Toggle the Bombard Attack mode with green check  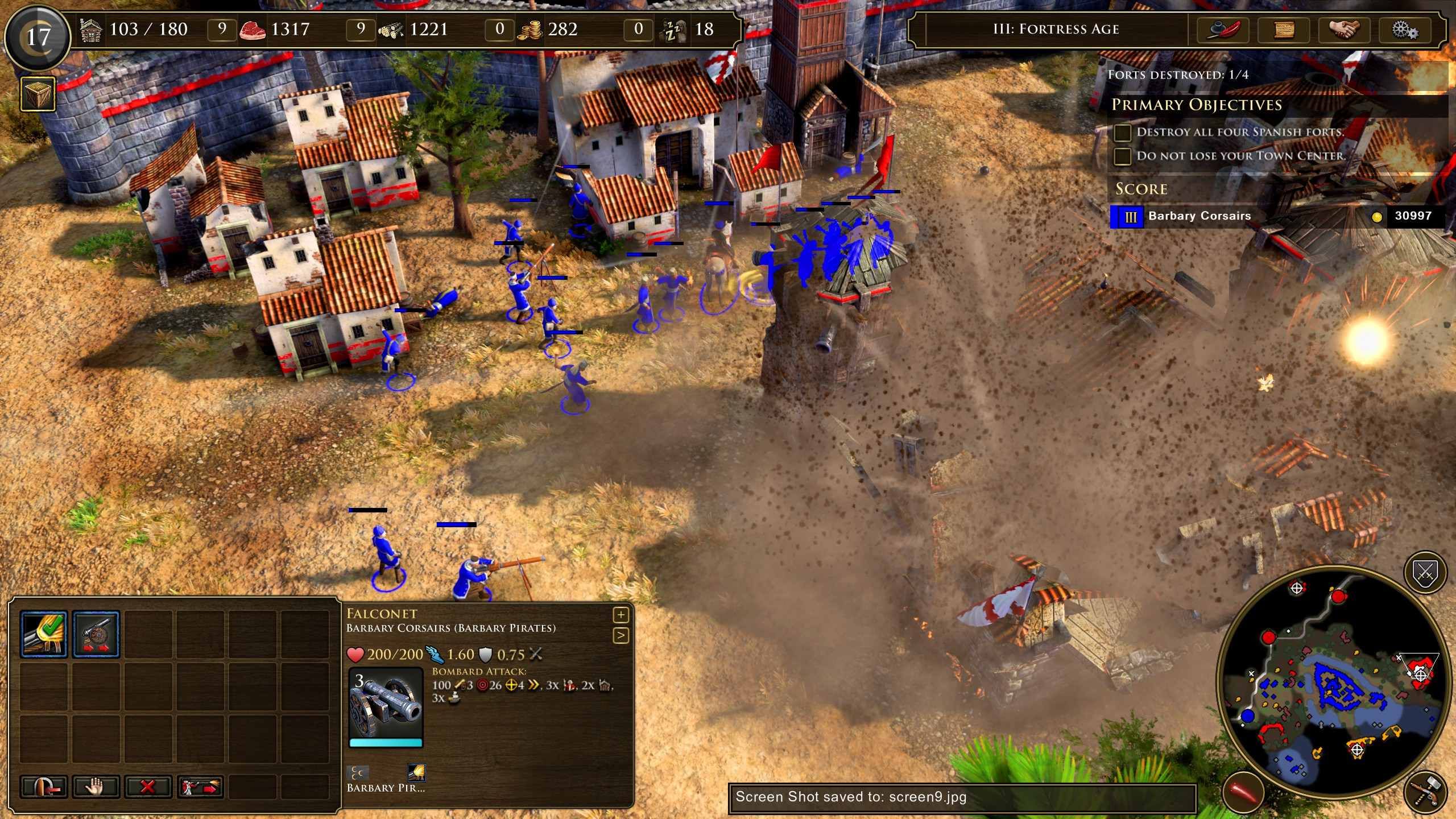(x=44, y=633)
